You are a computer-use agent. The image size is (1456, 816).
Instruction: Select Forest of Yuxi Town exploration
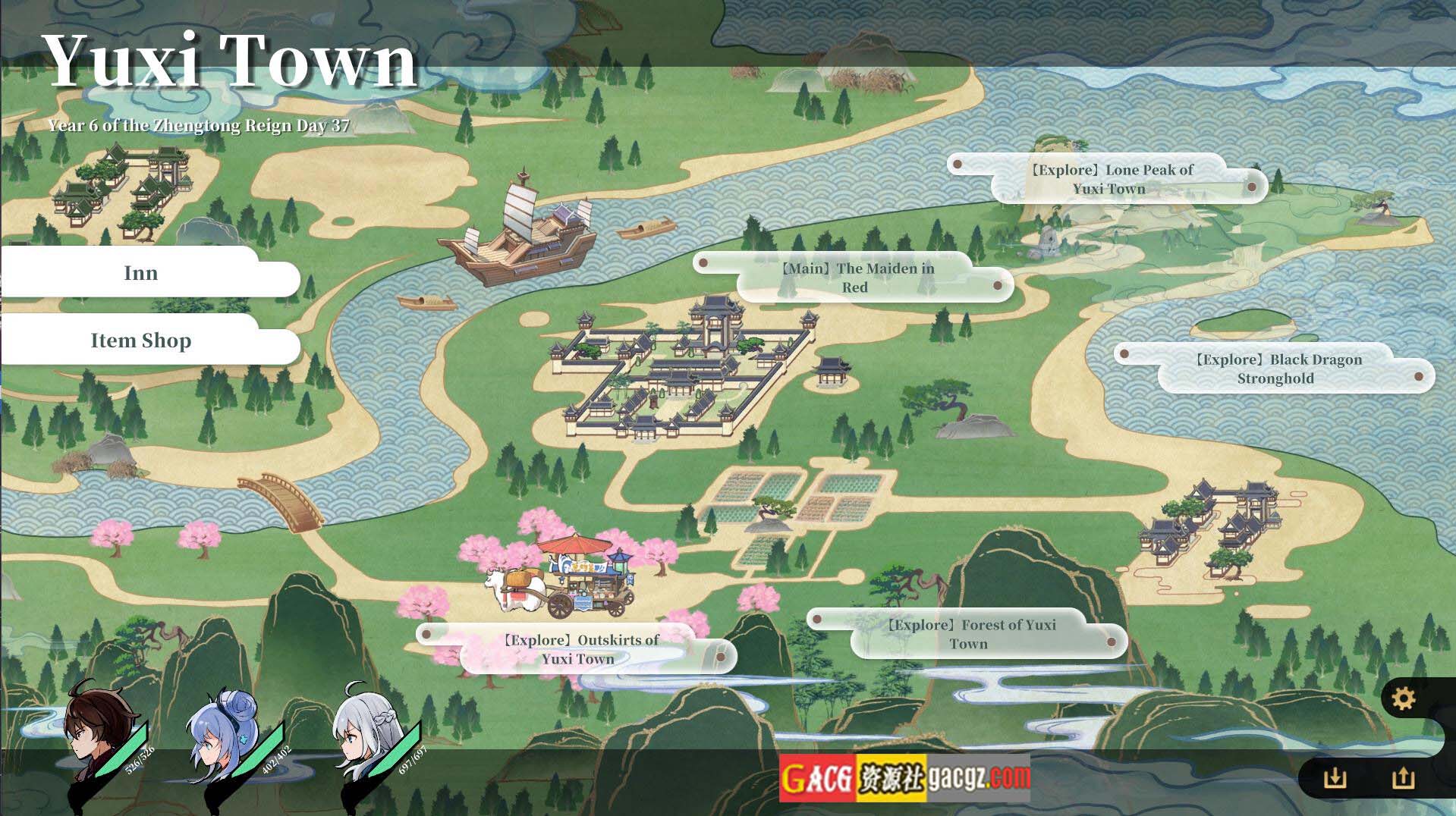click(969, 634)
